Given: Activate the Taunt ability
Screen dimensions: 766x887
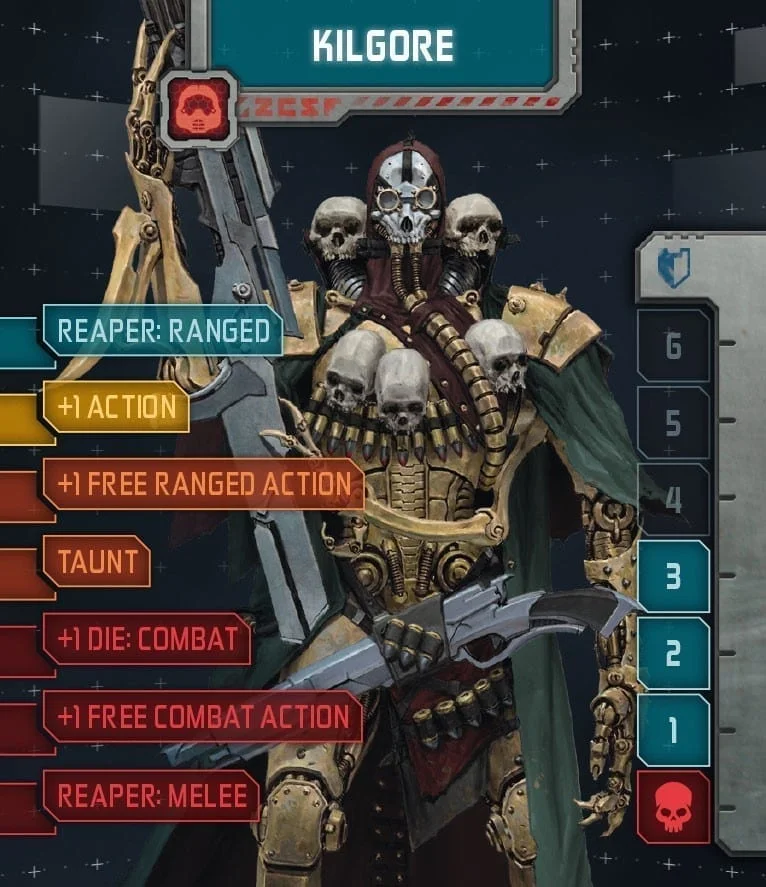Looking at the screenshot, I should coord(96,561).
